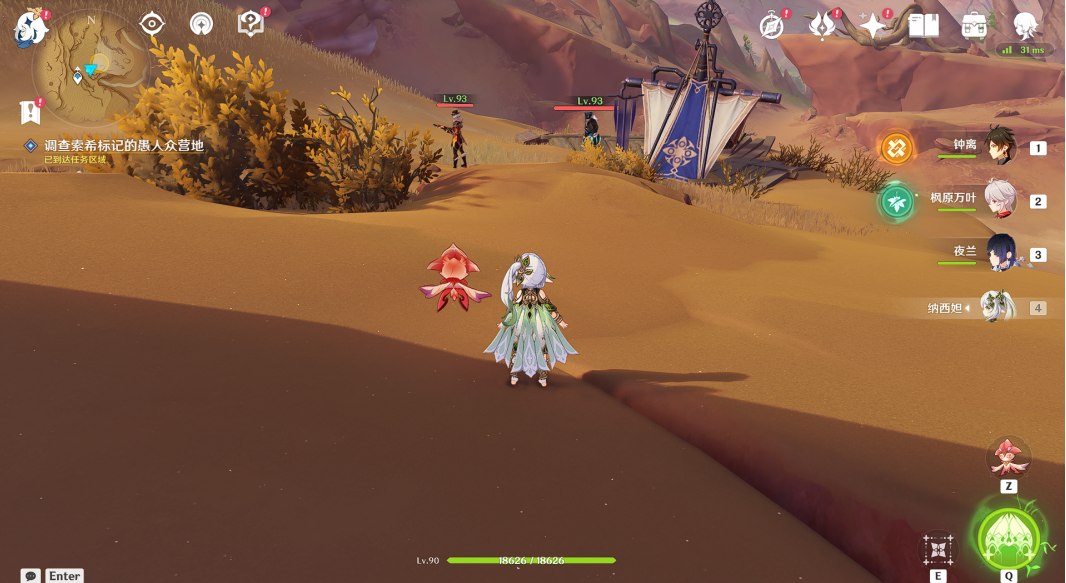Open the adventurer handbook book icon
The width and height of the screenshot is (1066, 583).
924,26
